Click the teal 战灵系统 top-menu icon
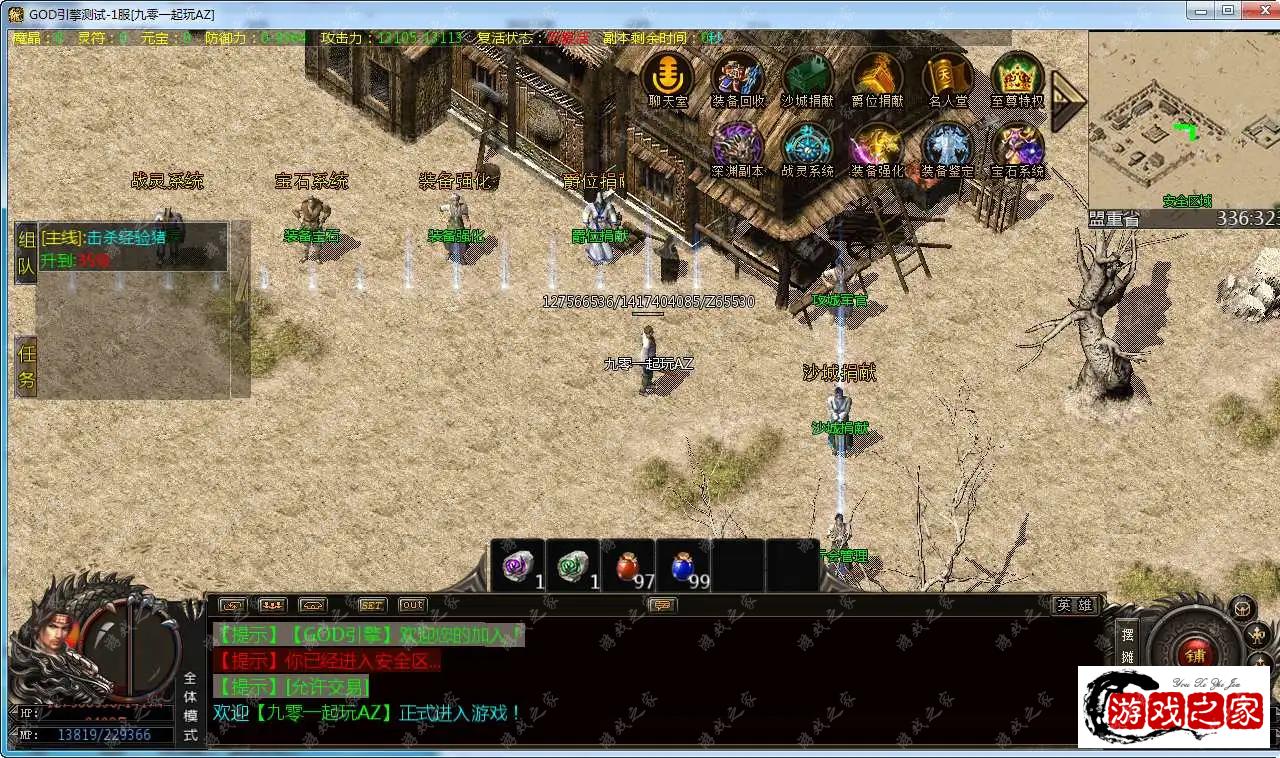This screenshot has width=1280, height=758. tap(807, 147)
